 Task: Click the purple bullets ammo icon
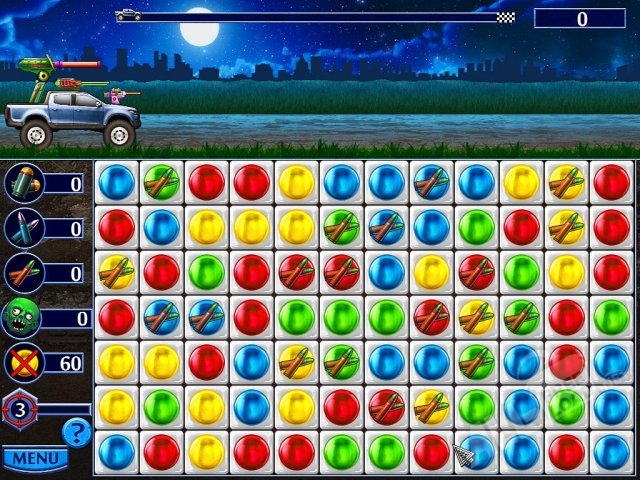21,228
